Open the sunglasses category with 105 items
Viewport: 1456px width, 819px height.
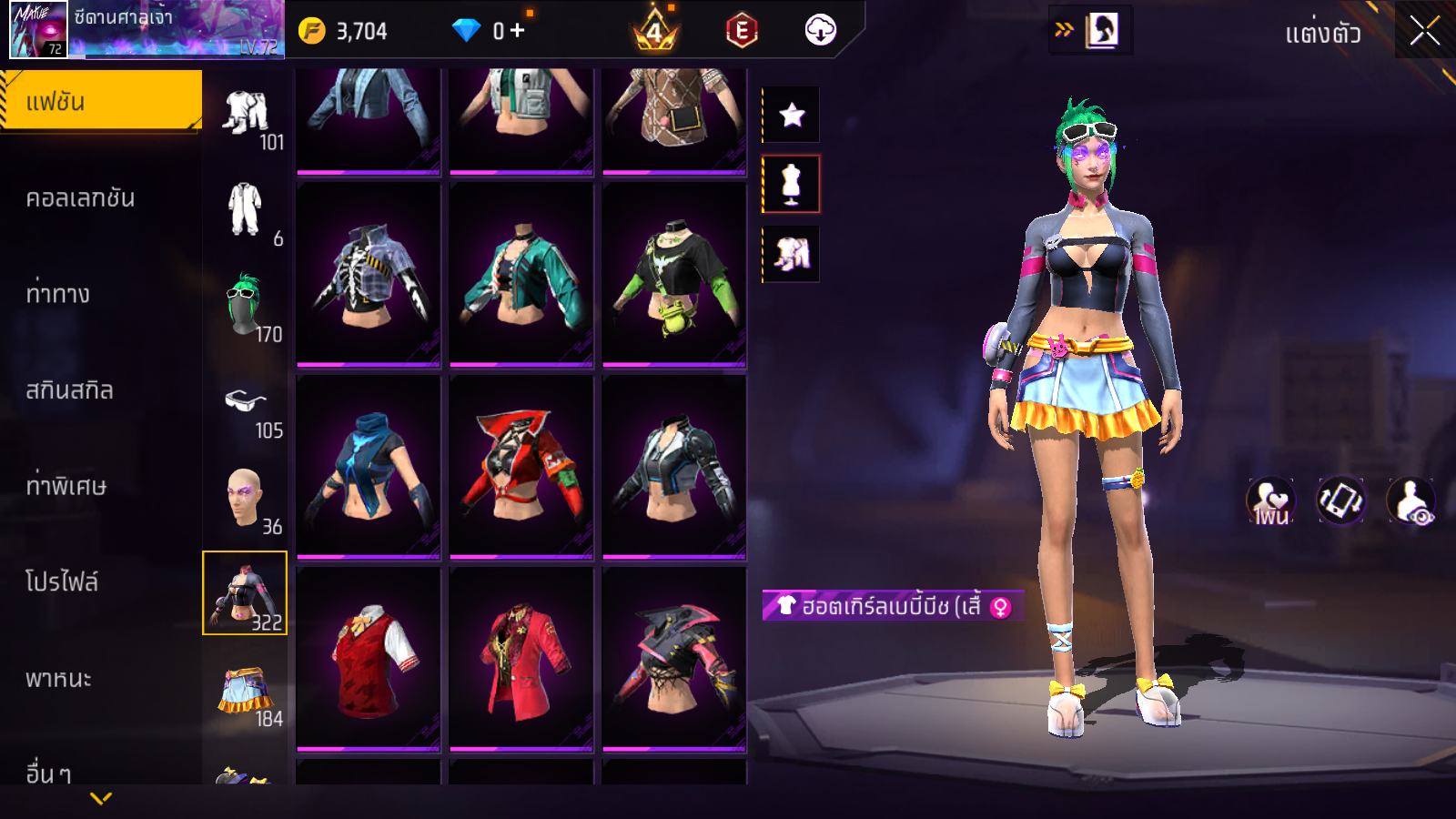point(246,404)
